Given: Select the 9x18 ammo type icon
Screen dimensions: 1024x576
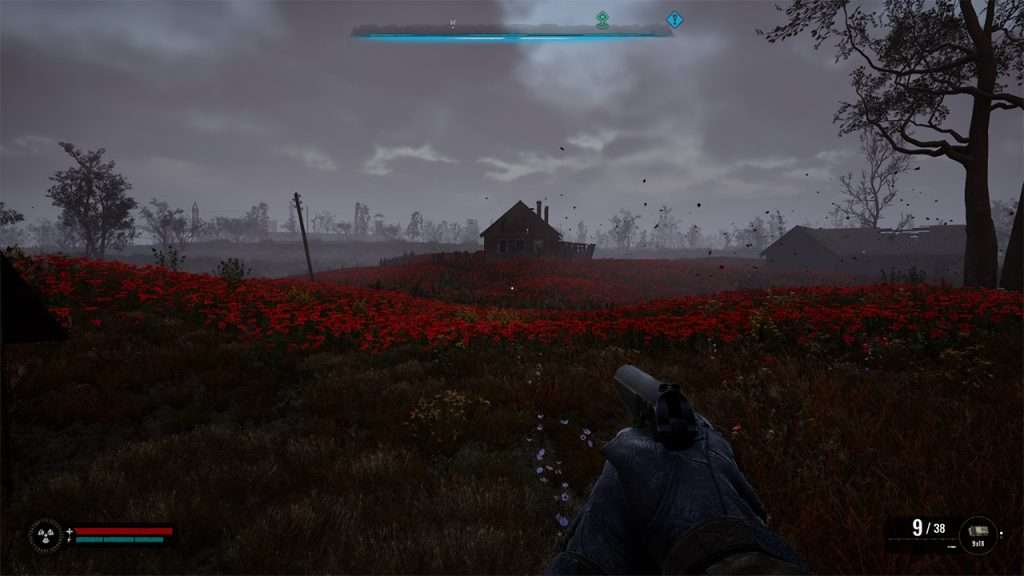Looking at the screenshot, I should point(978,532).
